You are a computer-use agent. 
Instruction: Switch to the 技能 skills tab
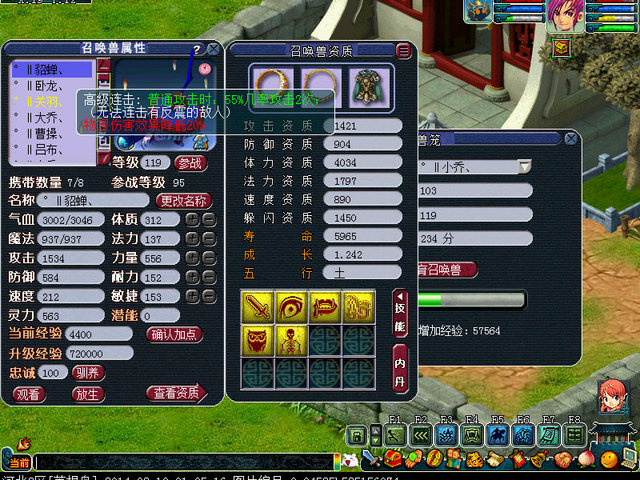point(400,312)
